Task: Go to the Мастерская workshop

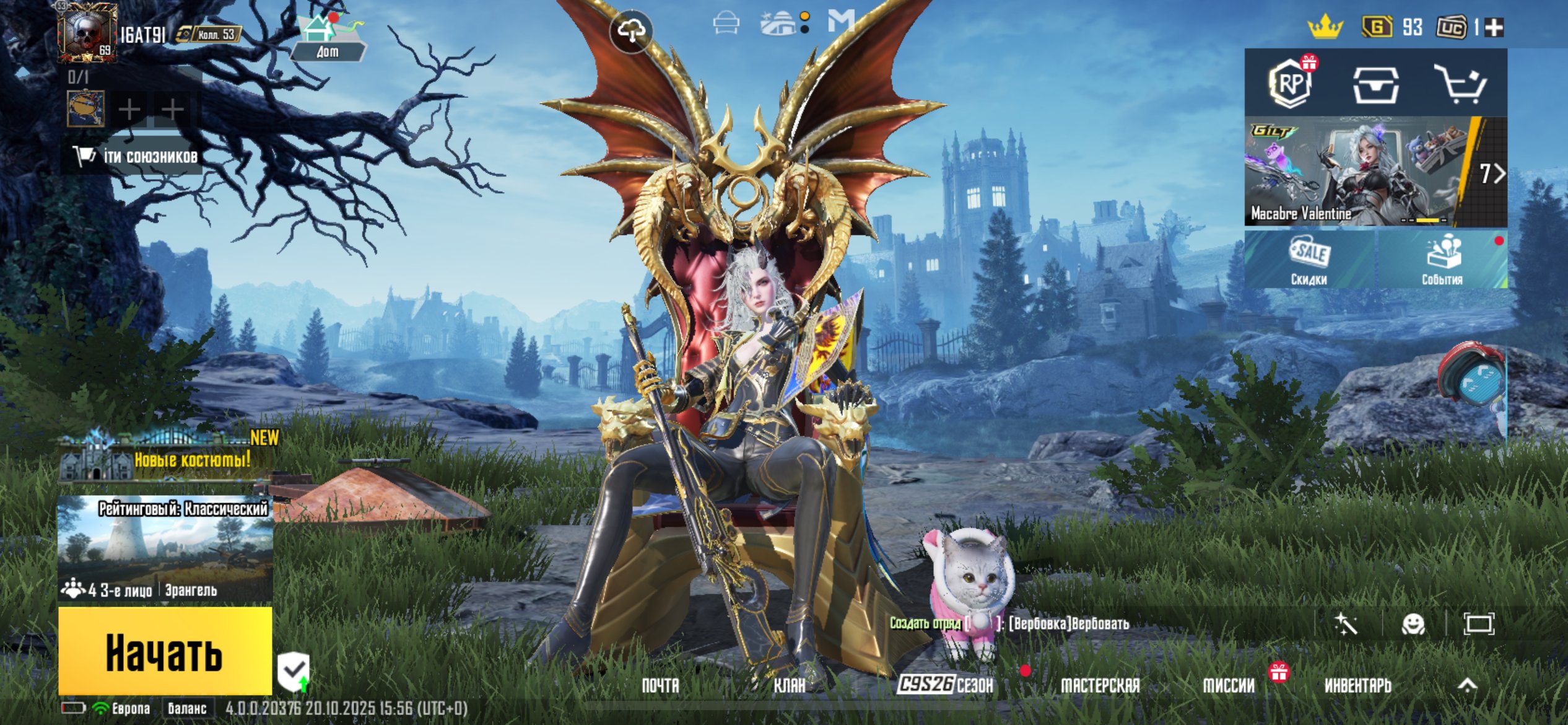Action: tap(1100, 685)
